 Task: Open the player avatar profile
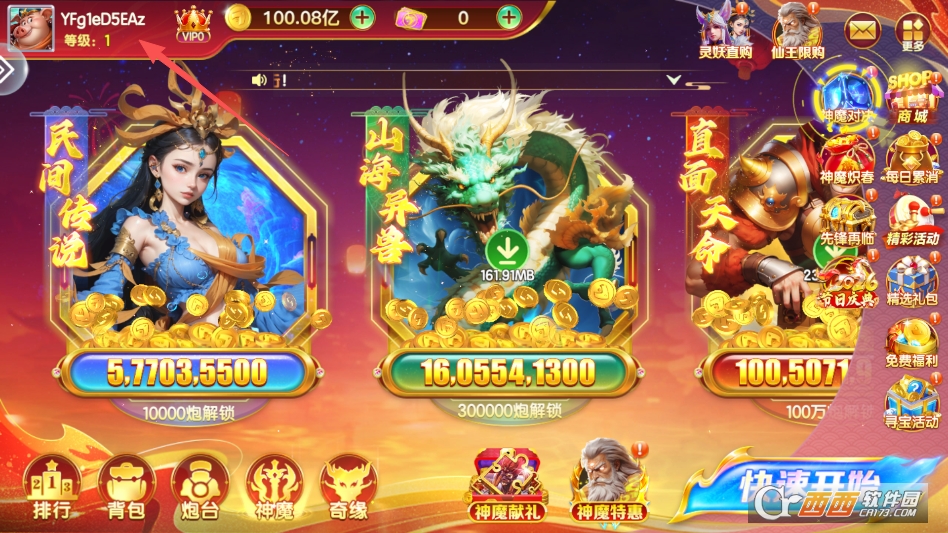tap(27, 28)
